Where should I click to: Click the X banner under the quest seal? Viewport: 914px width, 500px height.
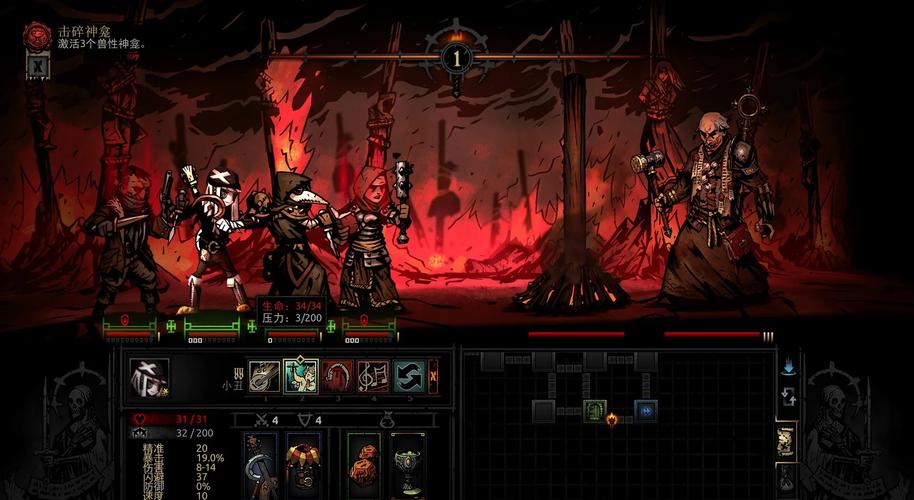click(x=37, y=66)
